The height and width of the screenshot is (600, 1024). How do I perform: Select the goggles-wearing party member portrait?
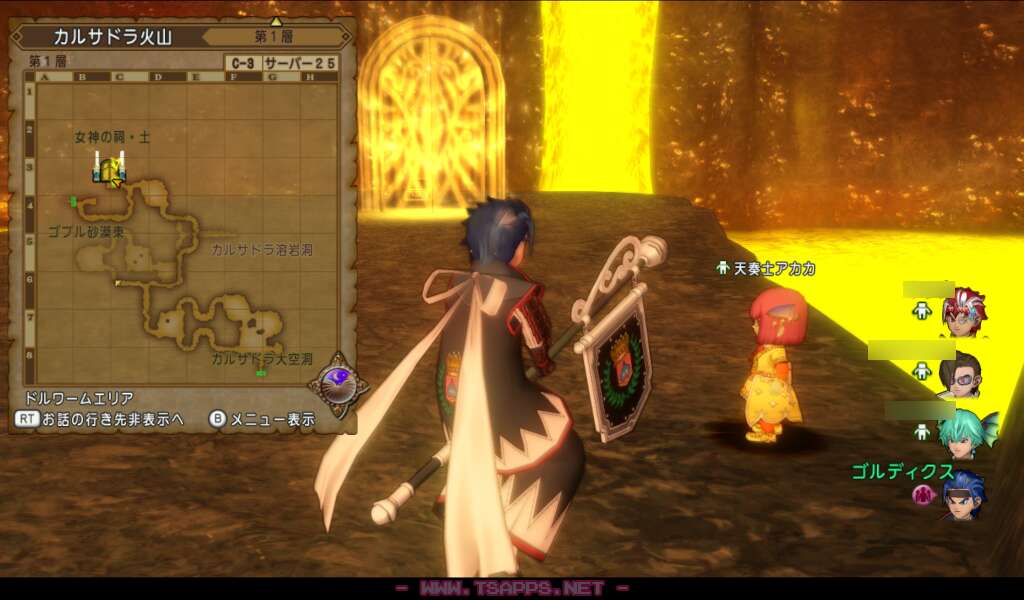(960, 373)
